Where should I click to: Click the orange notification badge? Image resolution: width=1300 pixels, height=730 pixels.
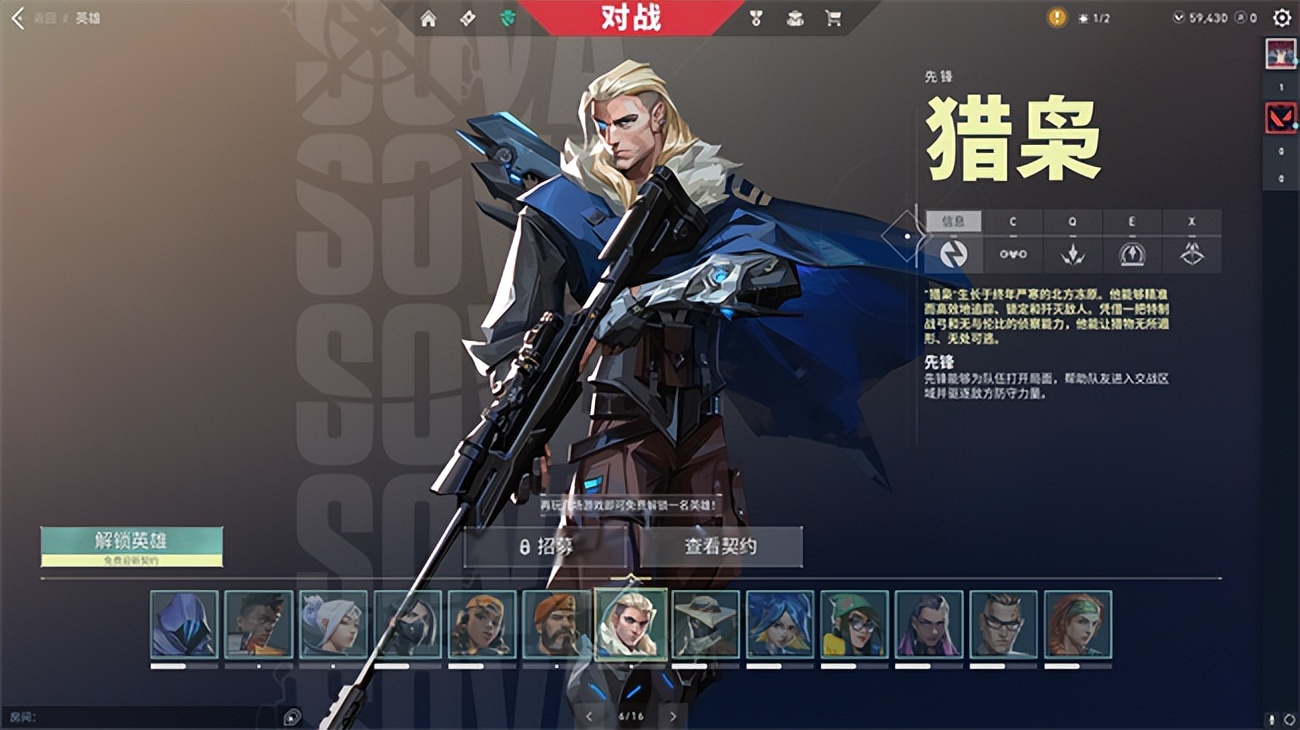(1055, 16)
